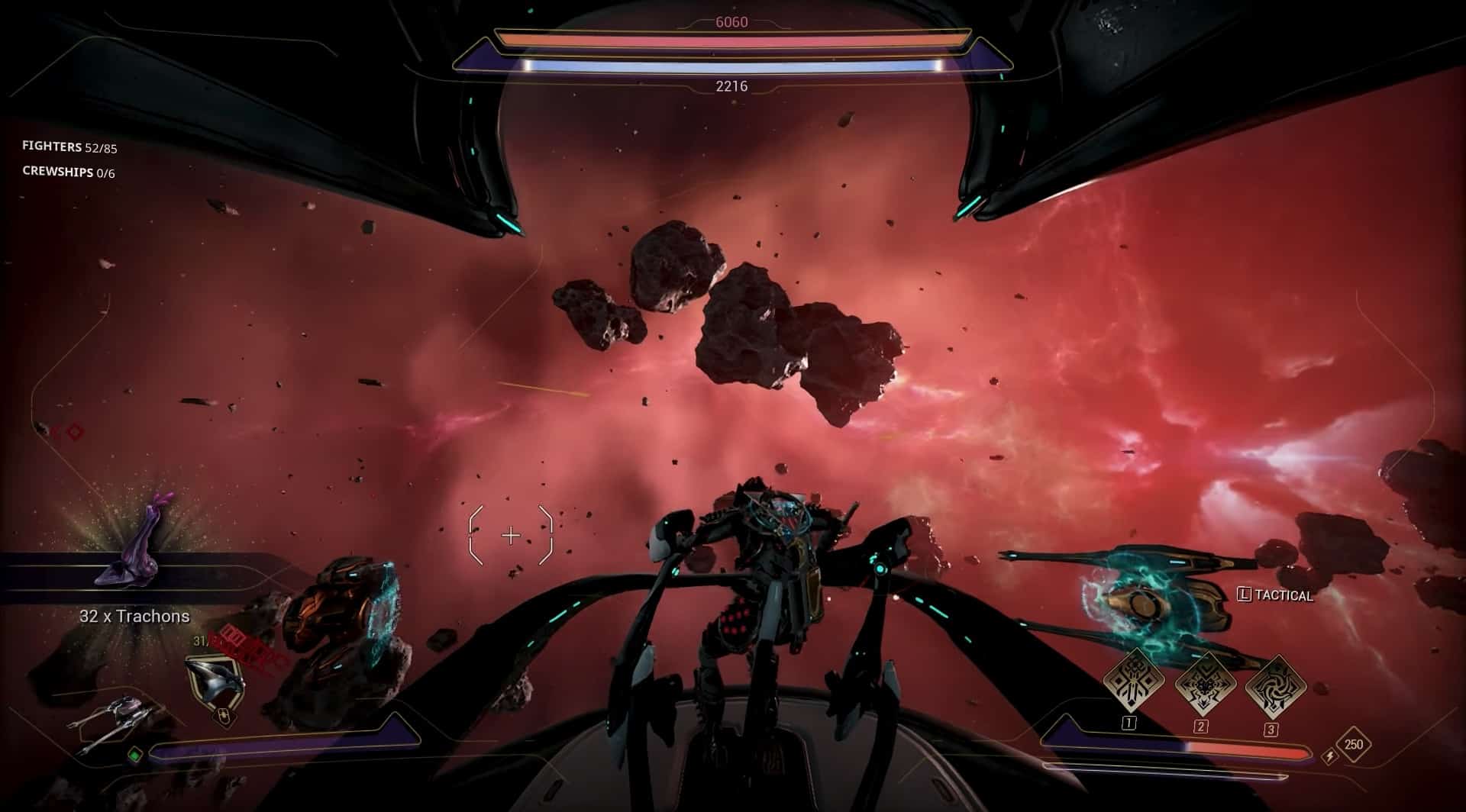Click the center targeting reticle
The height and width of the screenshot is (812, 1466).
pos(510,536)
